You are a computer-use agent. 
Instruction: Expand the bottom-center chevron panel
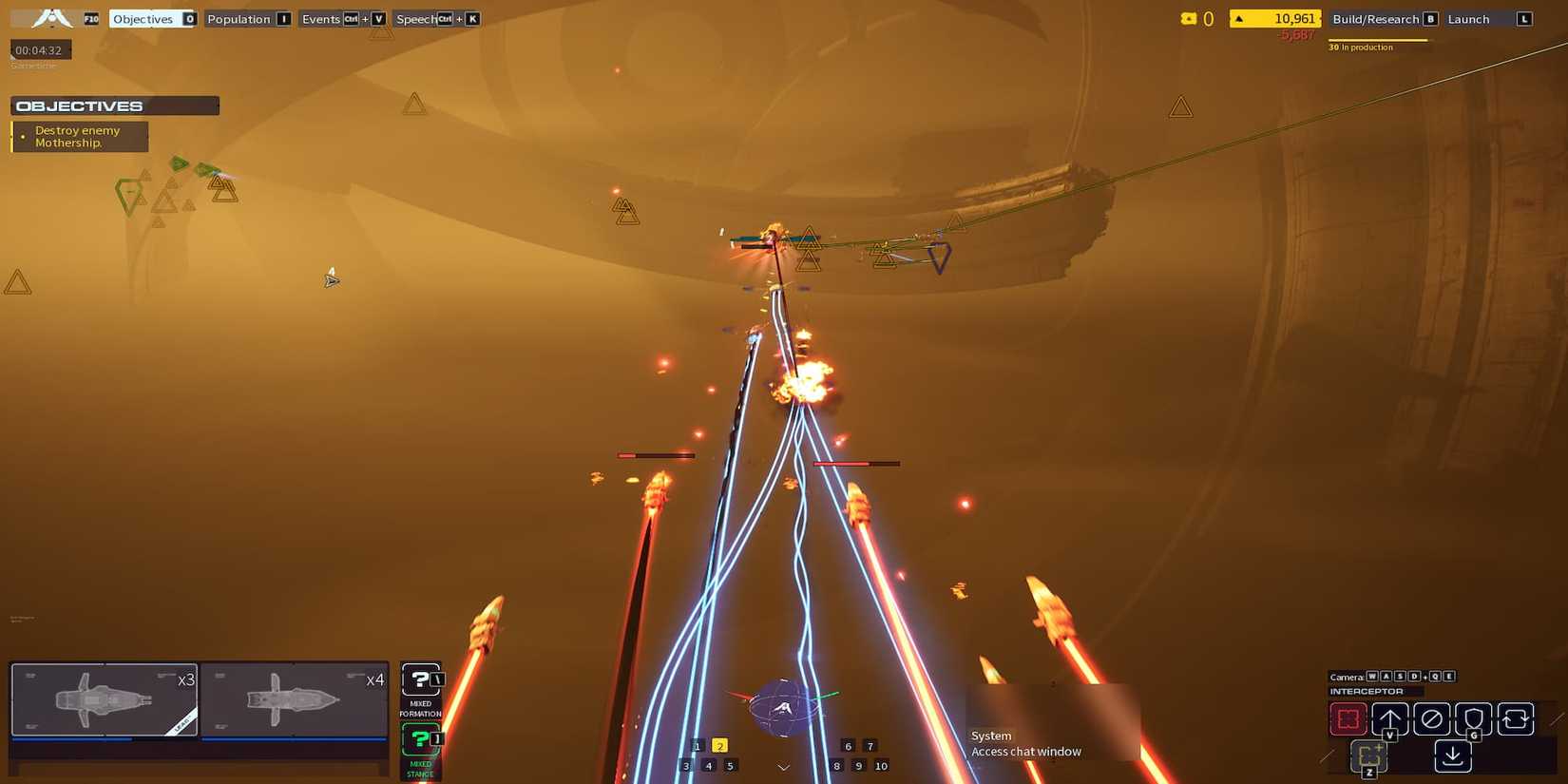(x=783, y=766)
